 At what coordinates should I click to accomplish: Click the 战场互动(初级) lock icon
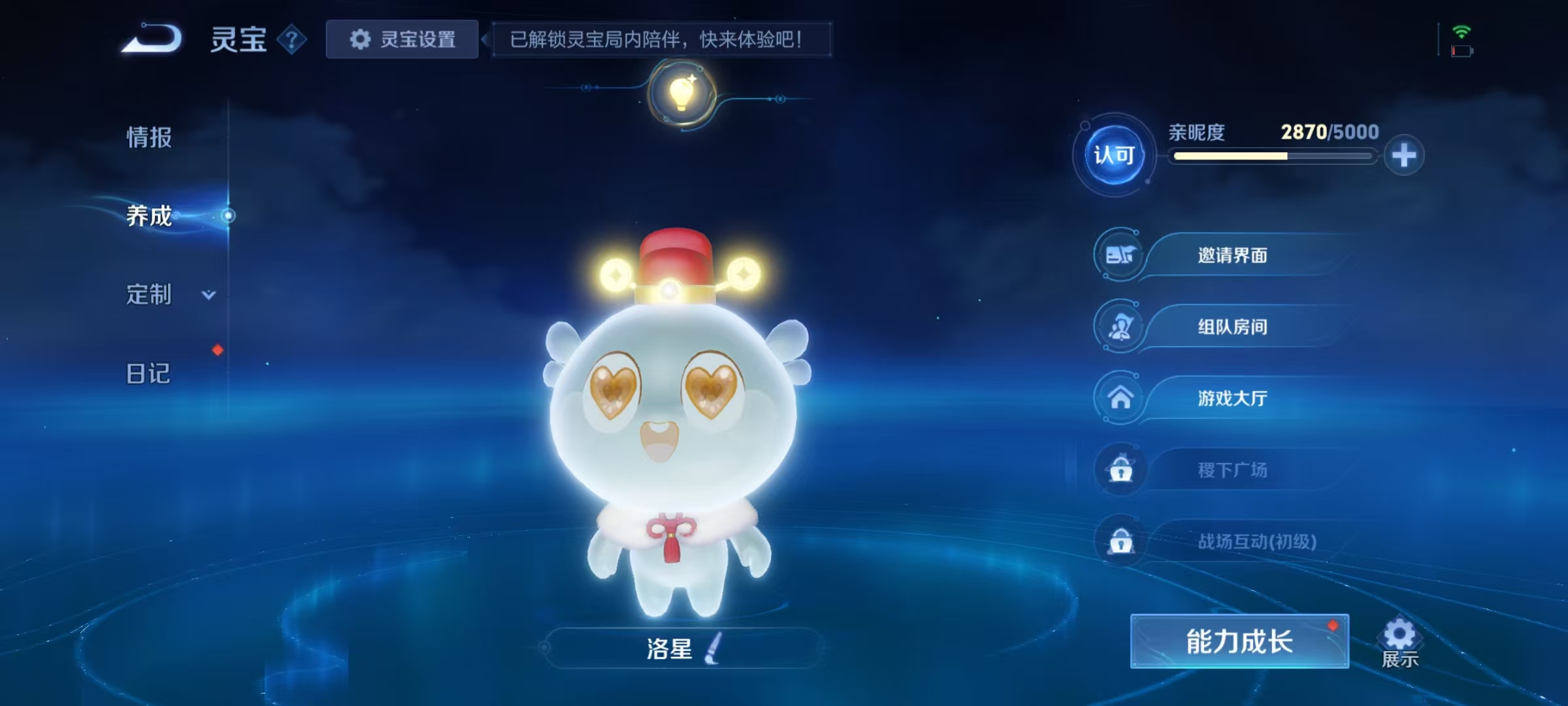[1120, 542]
